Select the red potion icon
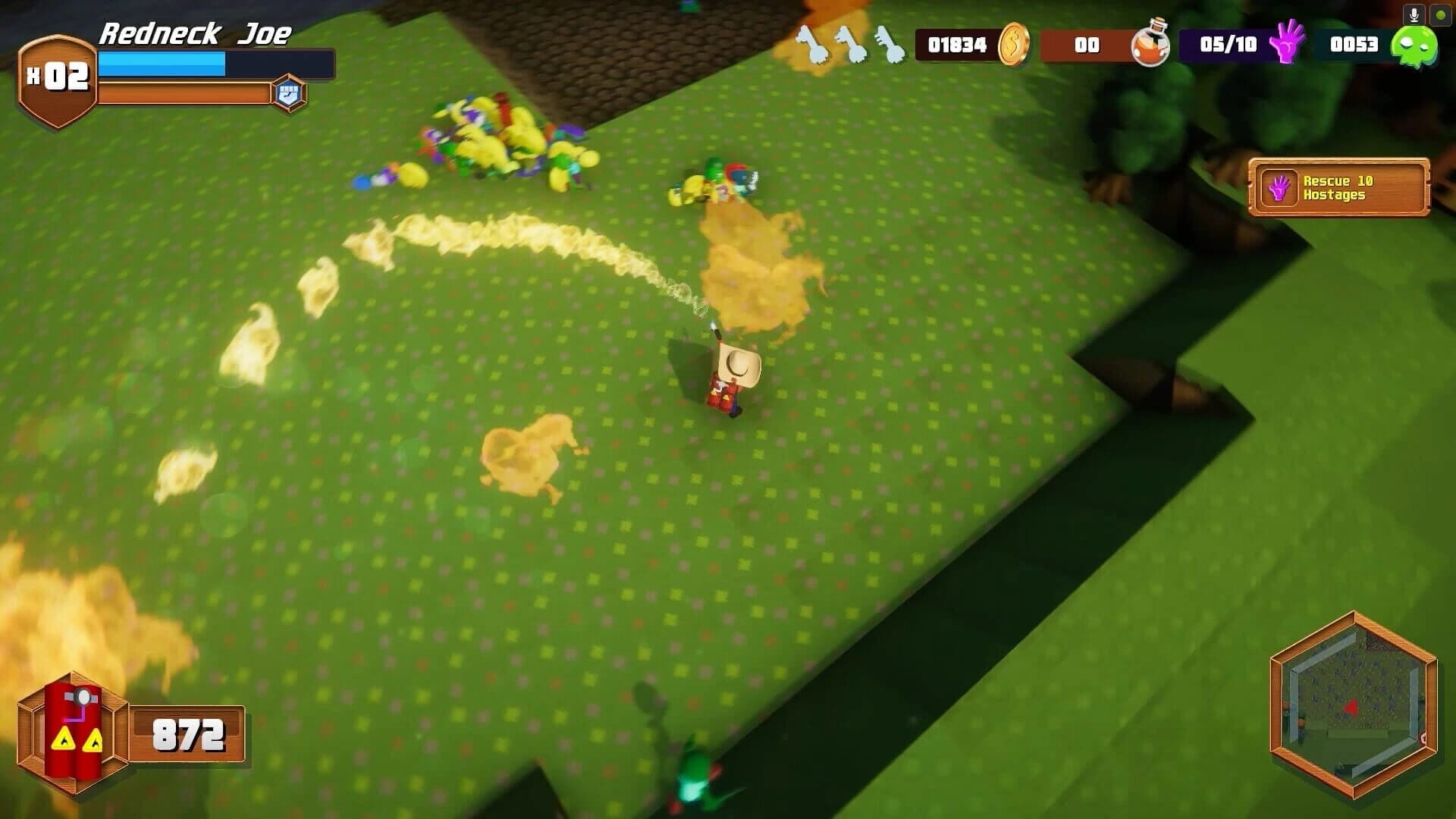This screenshot has width=1456, height=819. pos(1149,45)
